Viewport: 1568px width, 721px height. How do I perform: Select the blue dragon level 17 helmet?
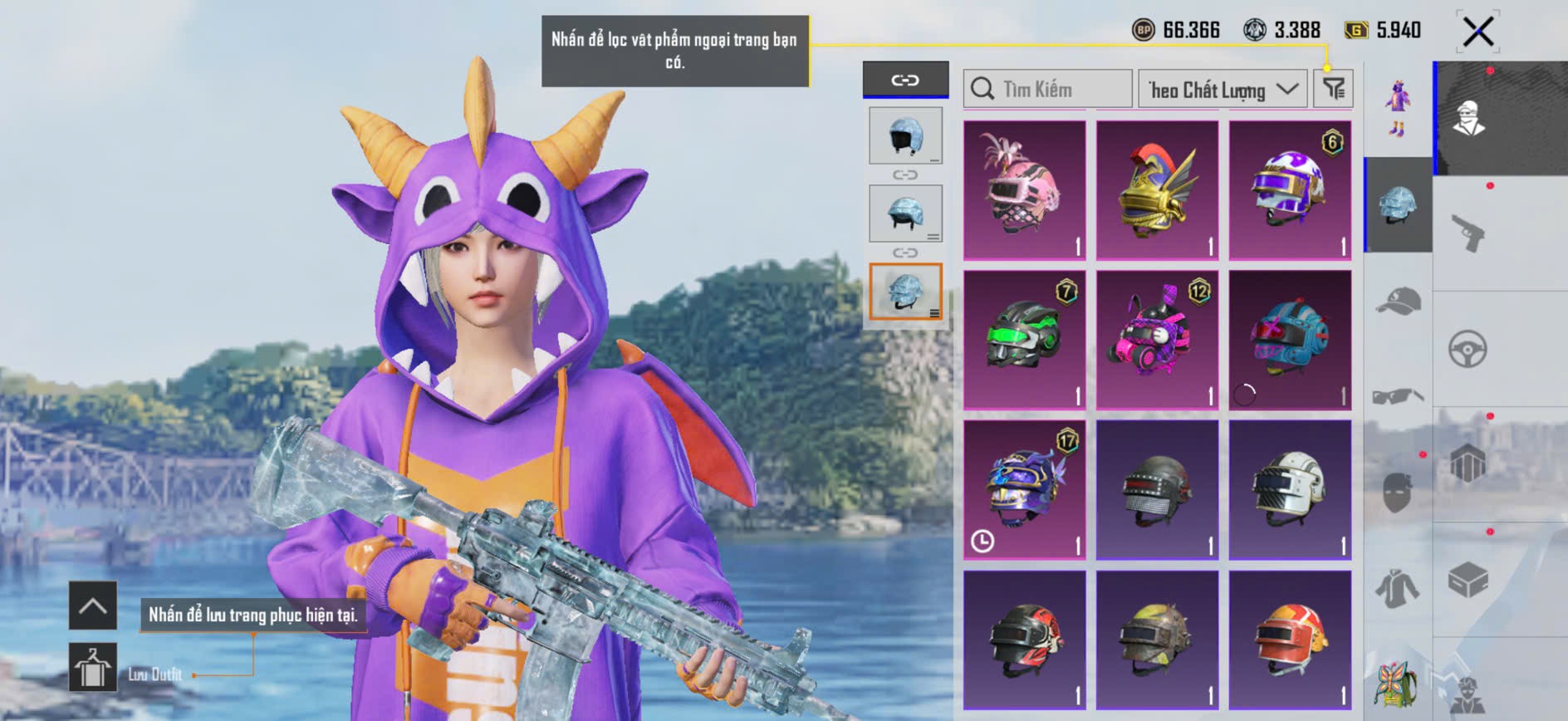point(1024,489)
